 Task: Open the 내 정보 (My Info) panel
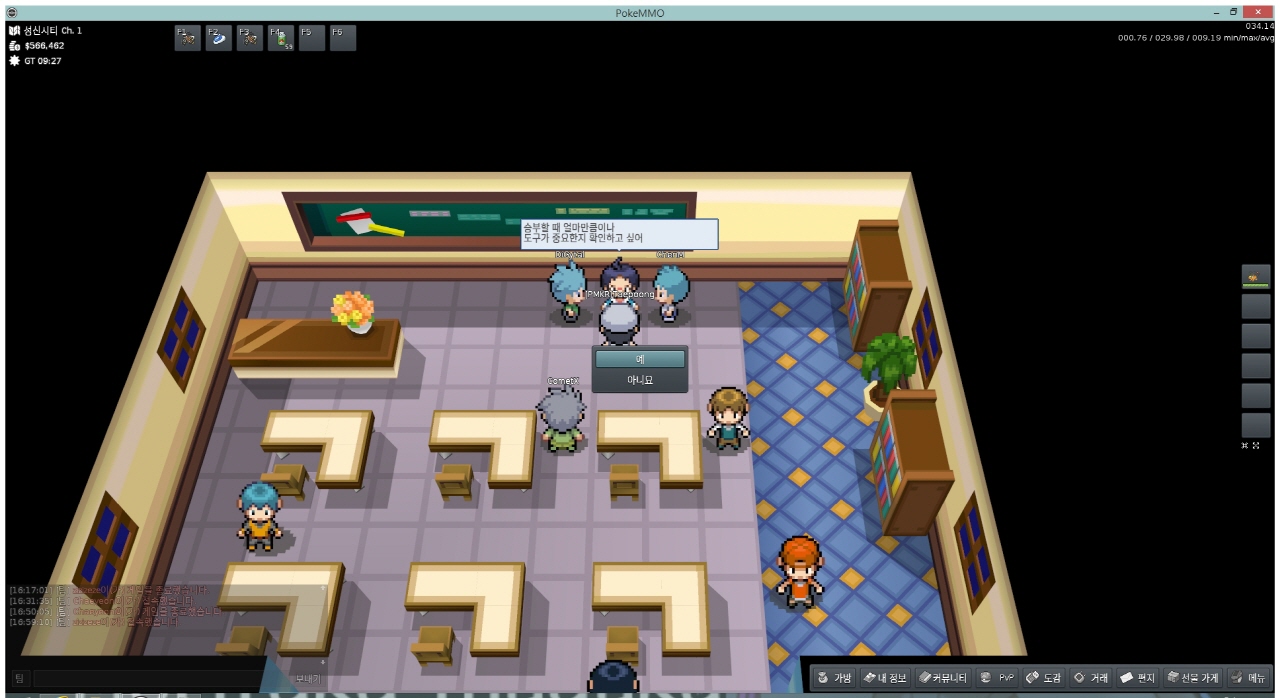[x=885, y=678]
